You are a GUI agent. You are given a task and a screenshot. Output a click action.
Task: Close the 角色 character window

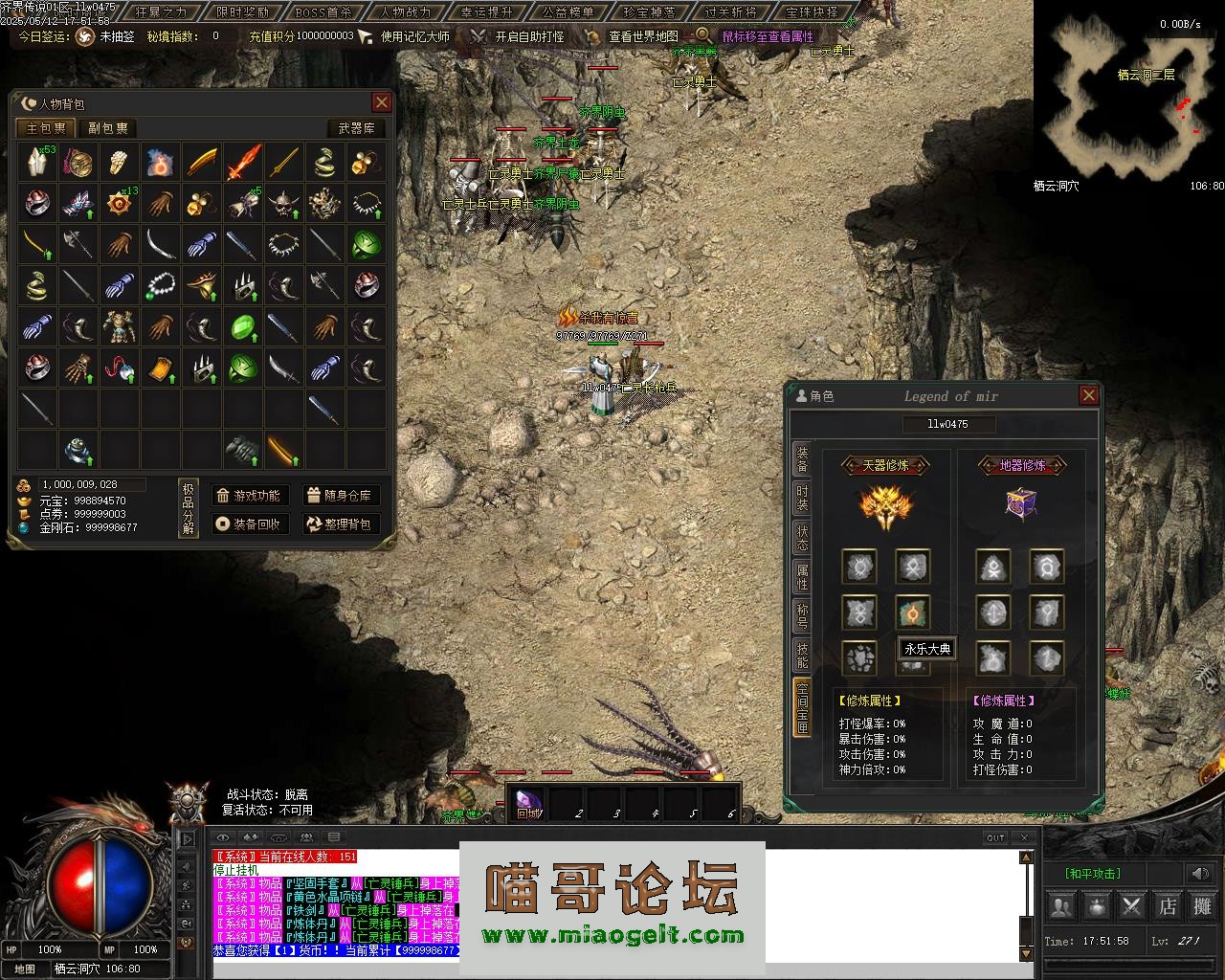(1088, 395)
